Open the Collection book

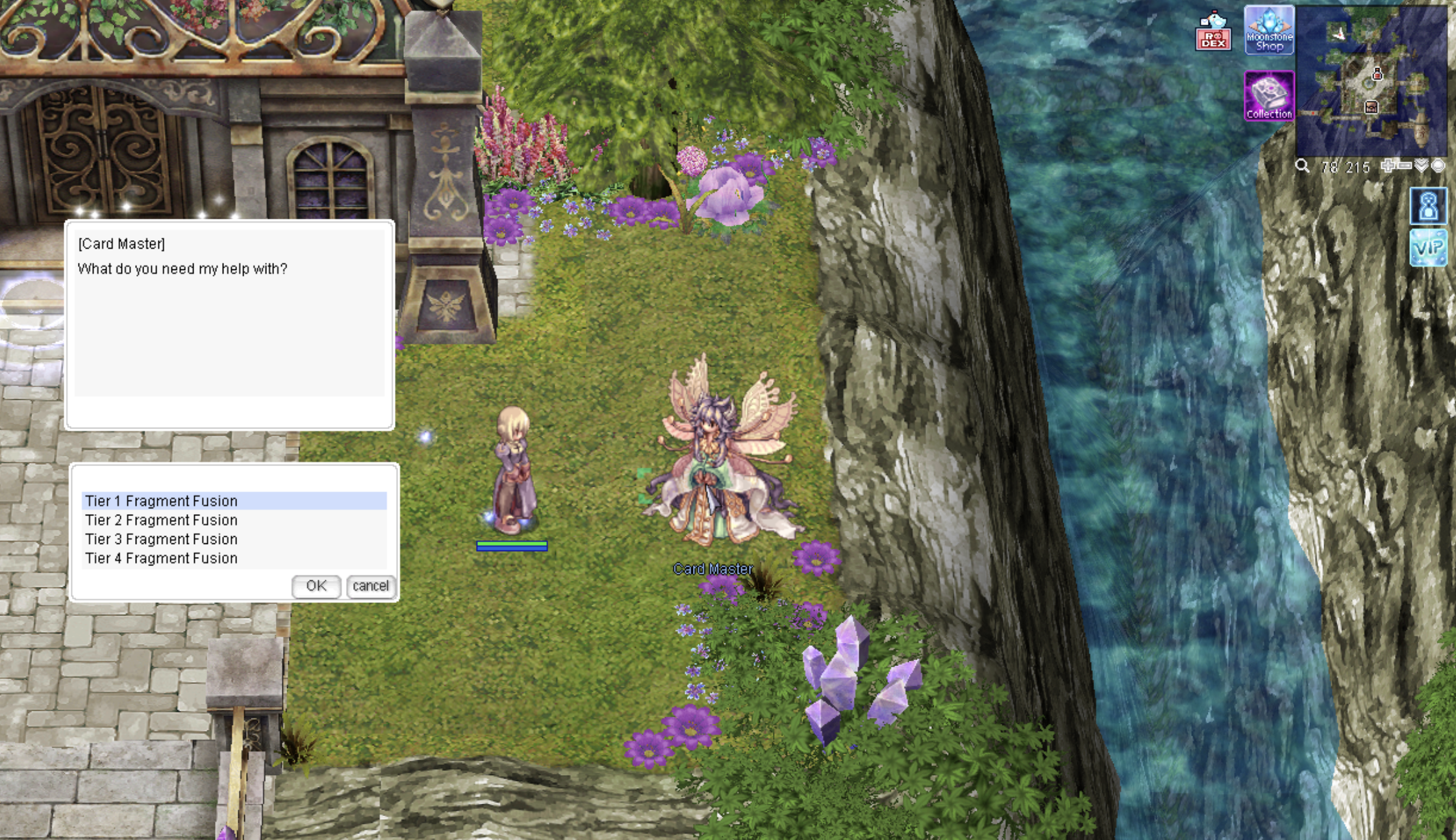click(x=1269, y=96)
